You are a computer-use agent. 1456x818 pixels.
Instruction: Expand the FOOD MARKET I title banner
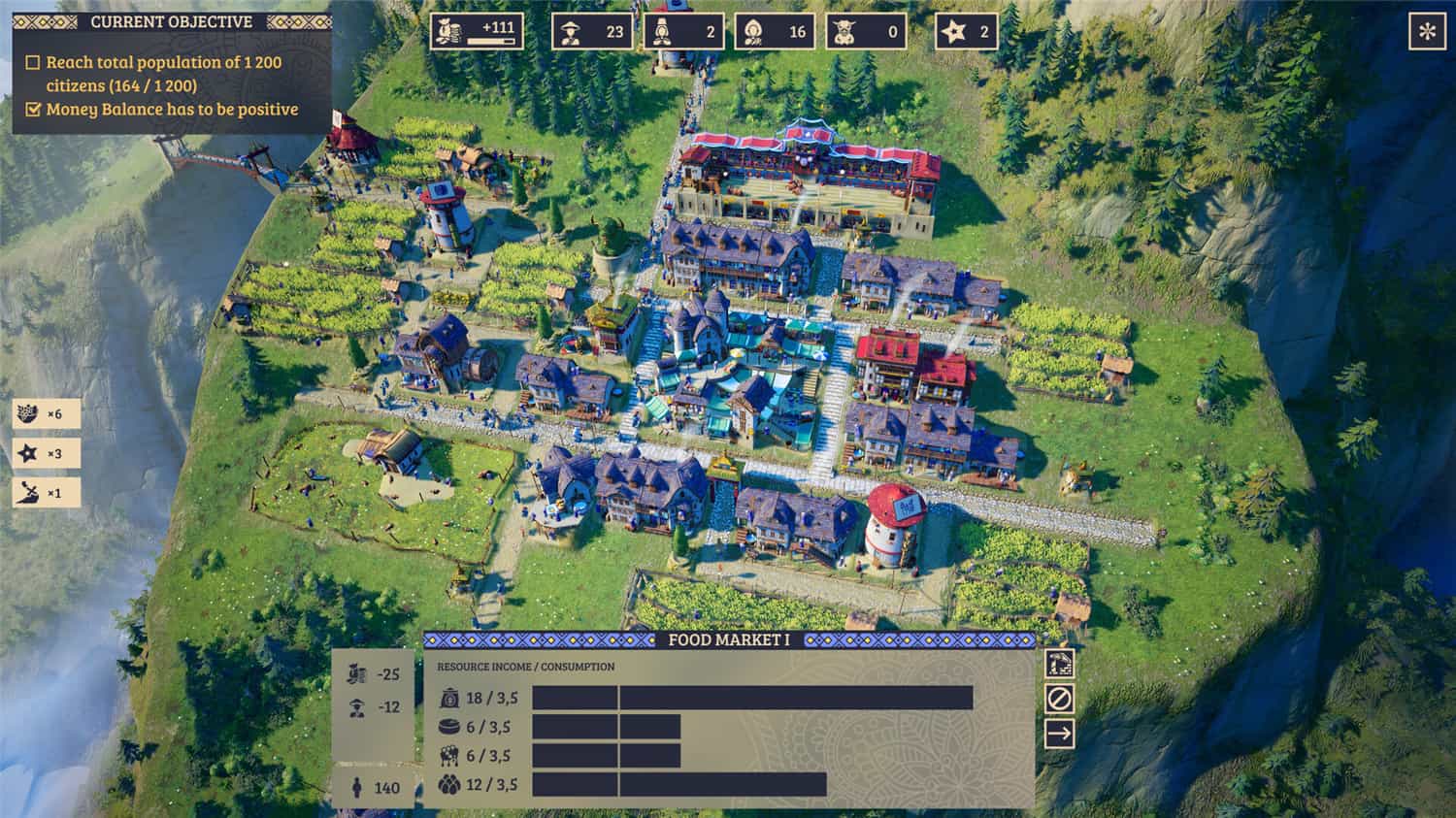(728, 640)
